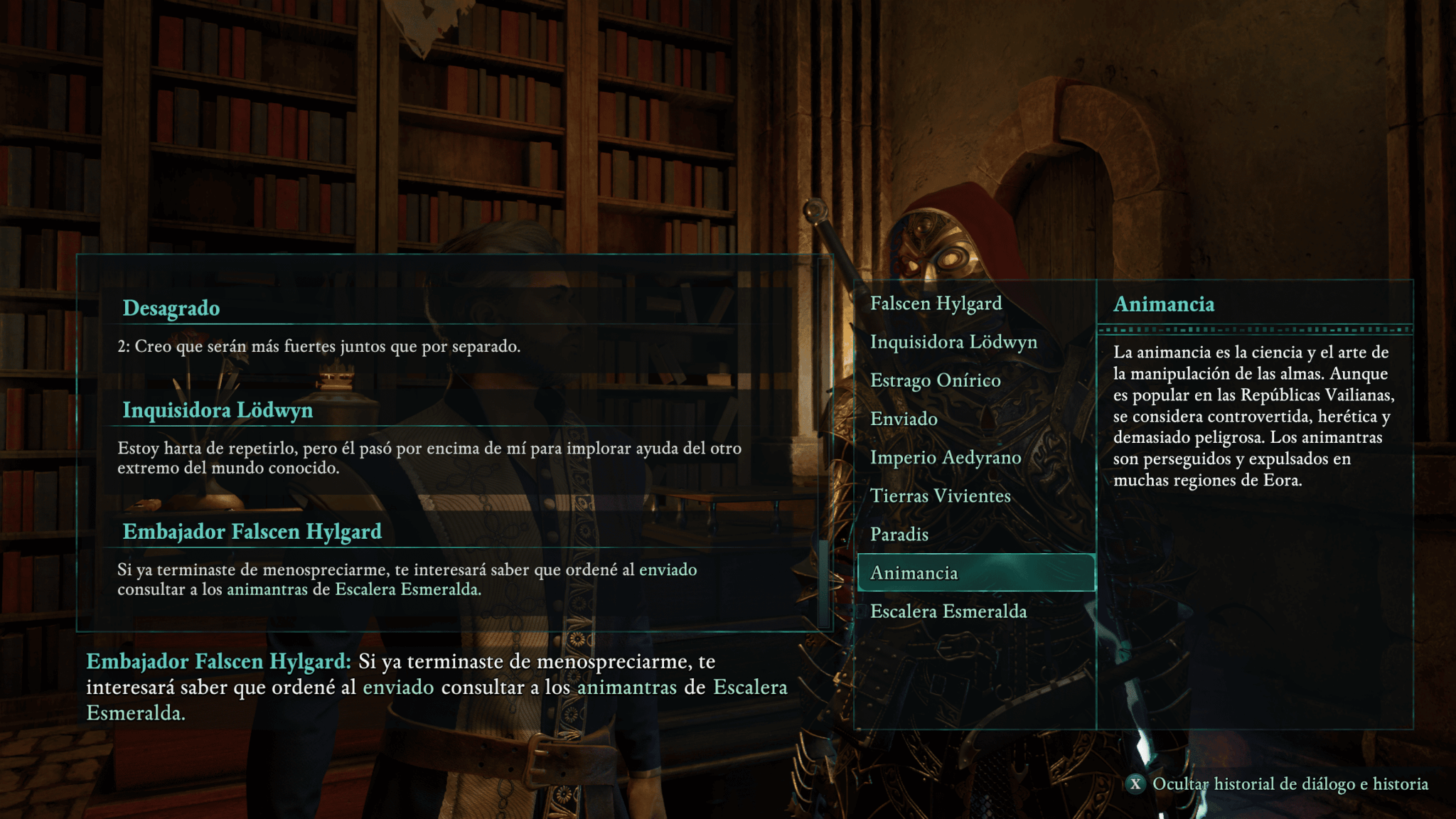Show the Enviado lore entry

904,419
